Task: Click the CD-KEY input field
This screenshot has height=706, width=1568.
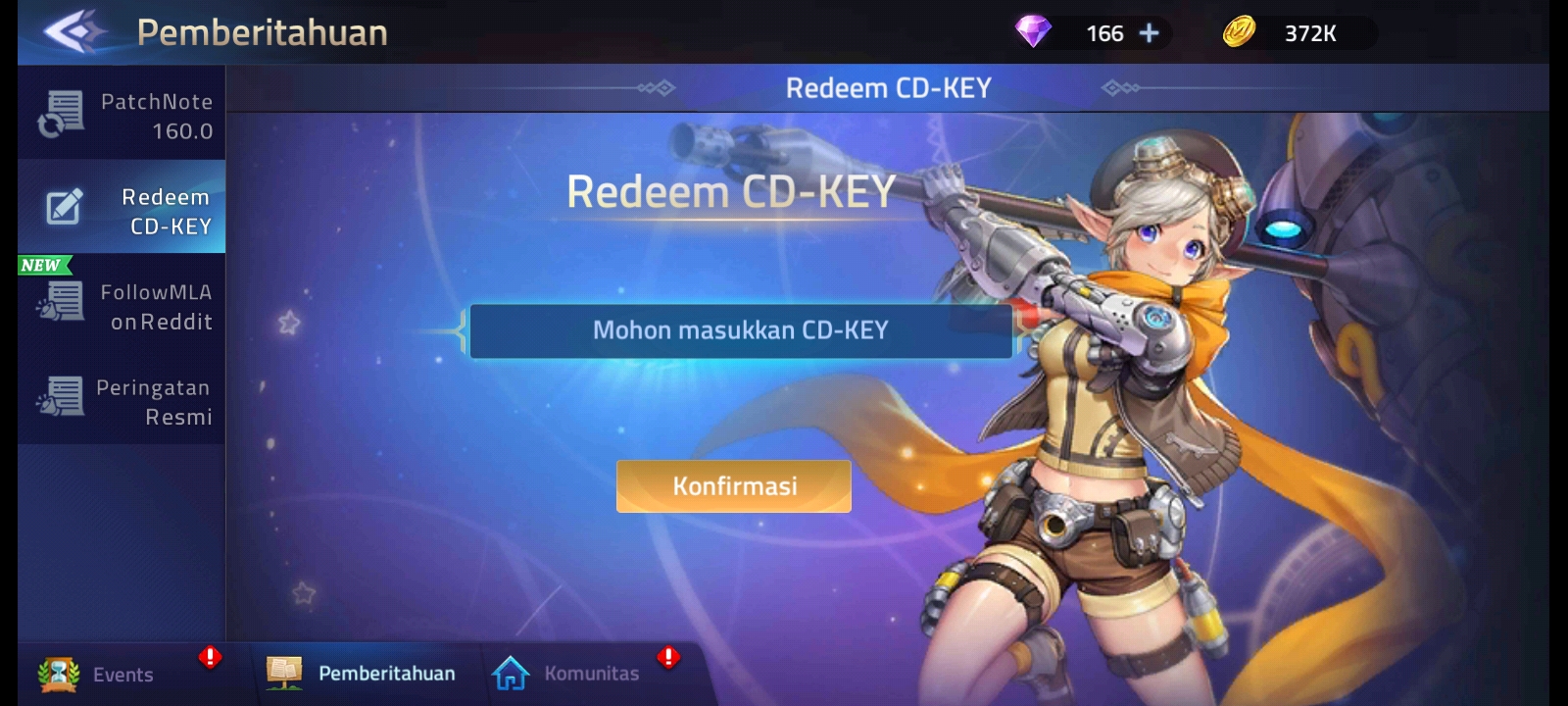Action: click(742, 331)
